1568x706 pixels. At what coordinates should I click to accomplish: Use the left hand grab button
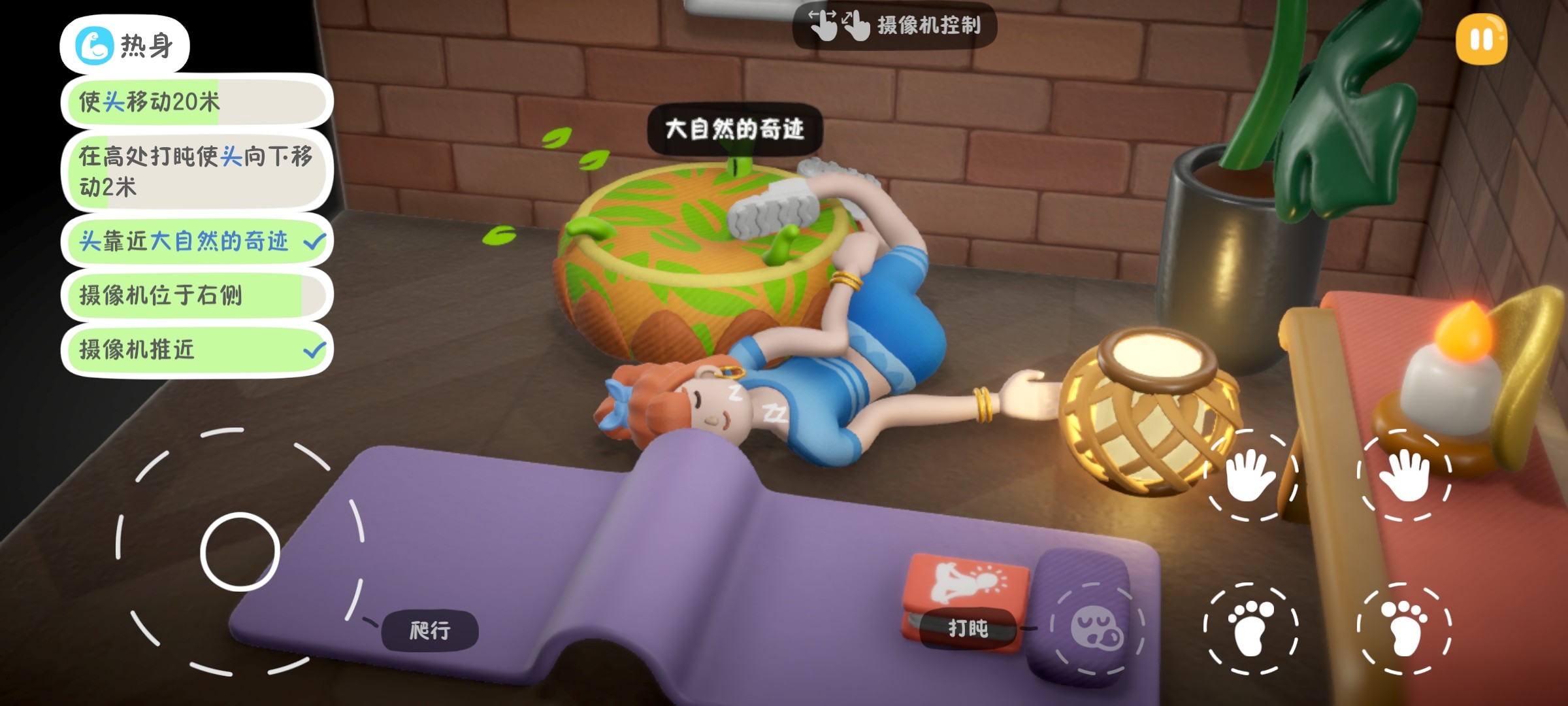tap(1250, 475)
